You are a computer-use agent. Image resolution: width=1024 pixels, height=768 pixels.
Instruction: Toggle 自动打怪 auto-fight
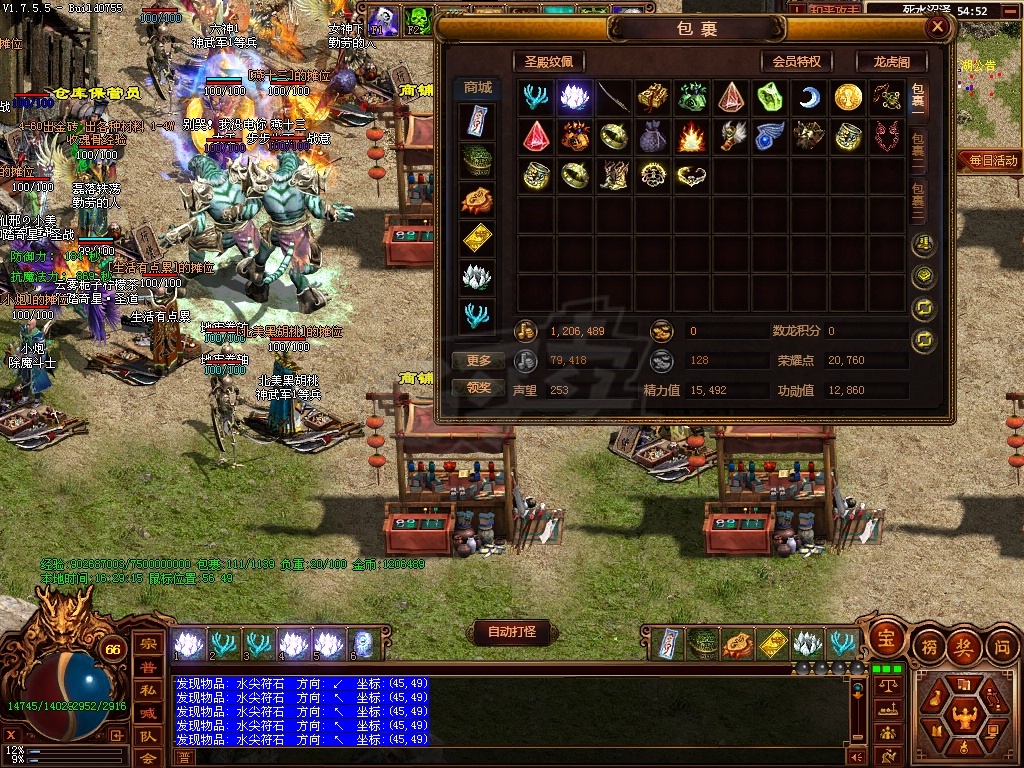tap(512, 632)
